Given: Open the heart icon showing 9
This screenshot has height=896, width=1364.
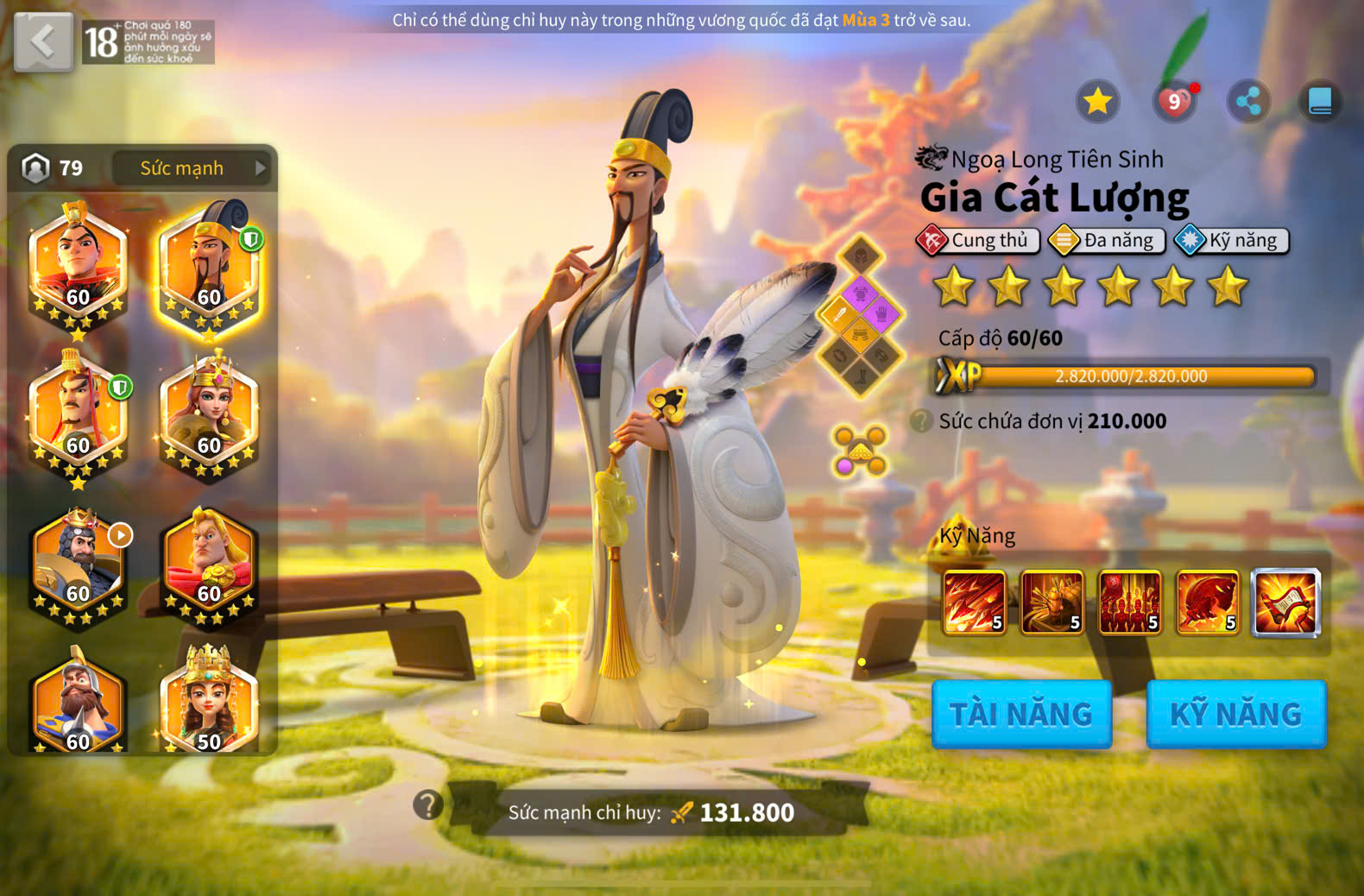Looking at the screenshot, I should [x=1174, y=102].
